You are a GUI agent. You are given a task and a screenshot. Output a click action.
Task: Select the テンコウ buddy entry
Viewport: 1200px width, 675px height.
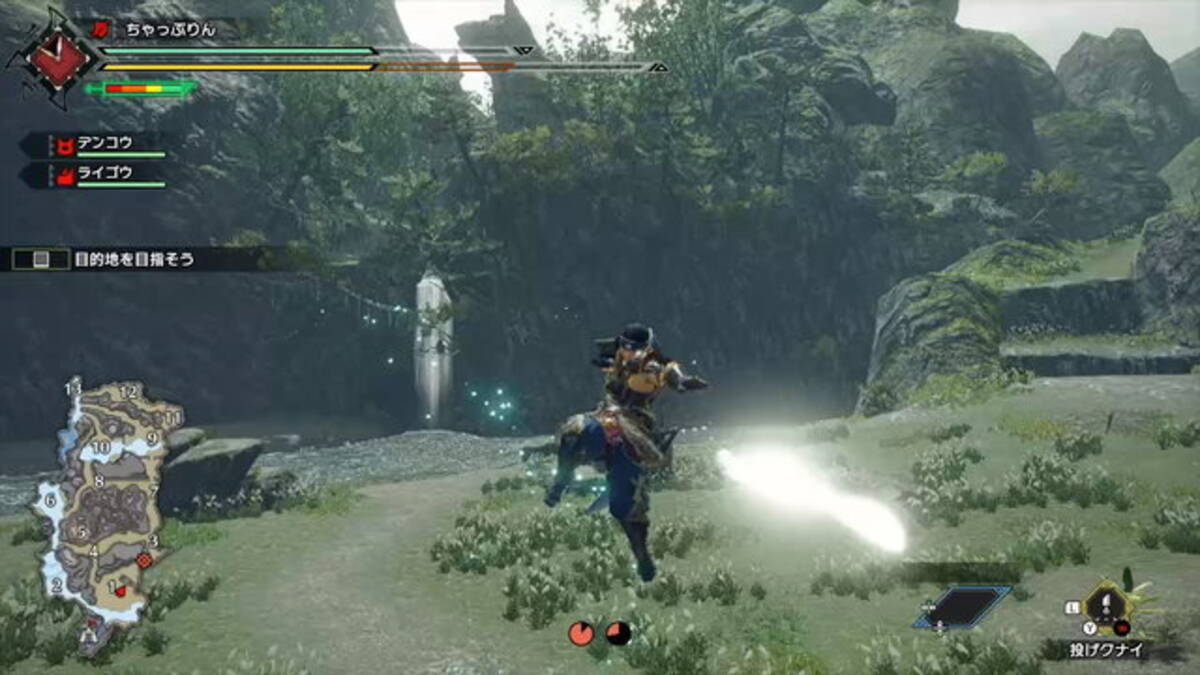point(104,144)
